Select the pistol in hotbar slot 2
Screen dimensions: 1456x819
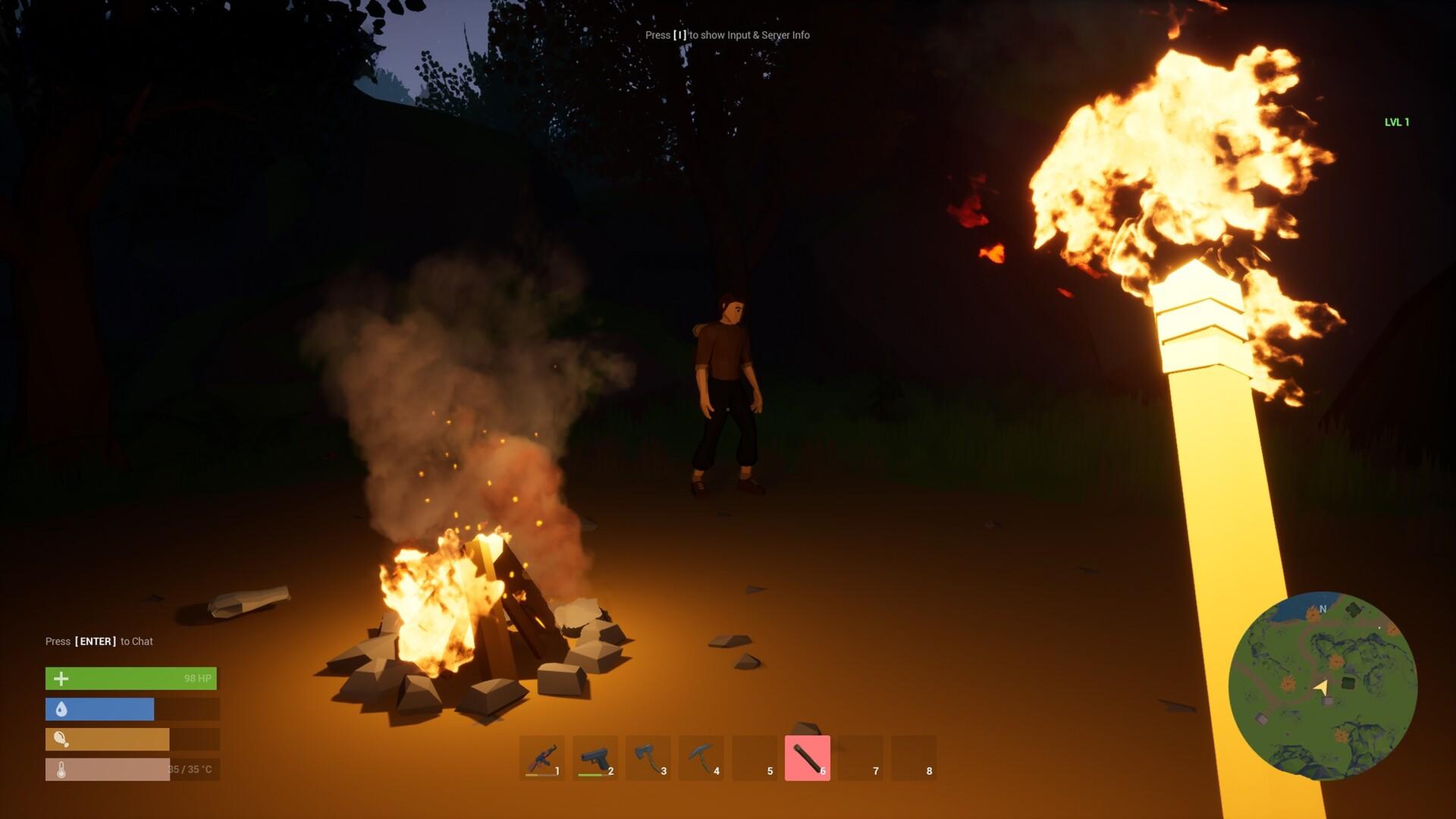(x=596, y=756)
